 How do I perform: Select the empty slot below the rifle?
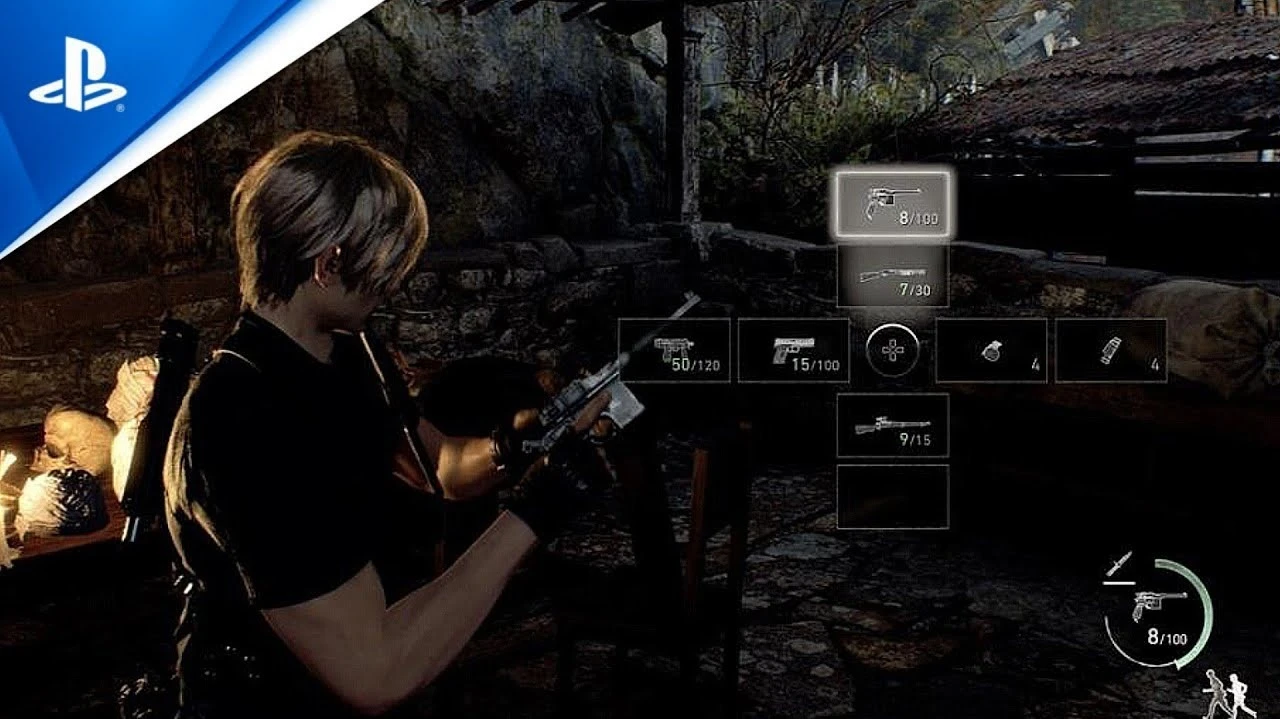tap(893, 496)
